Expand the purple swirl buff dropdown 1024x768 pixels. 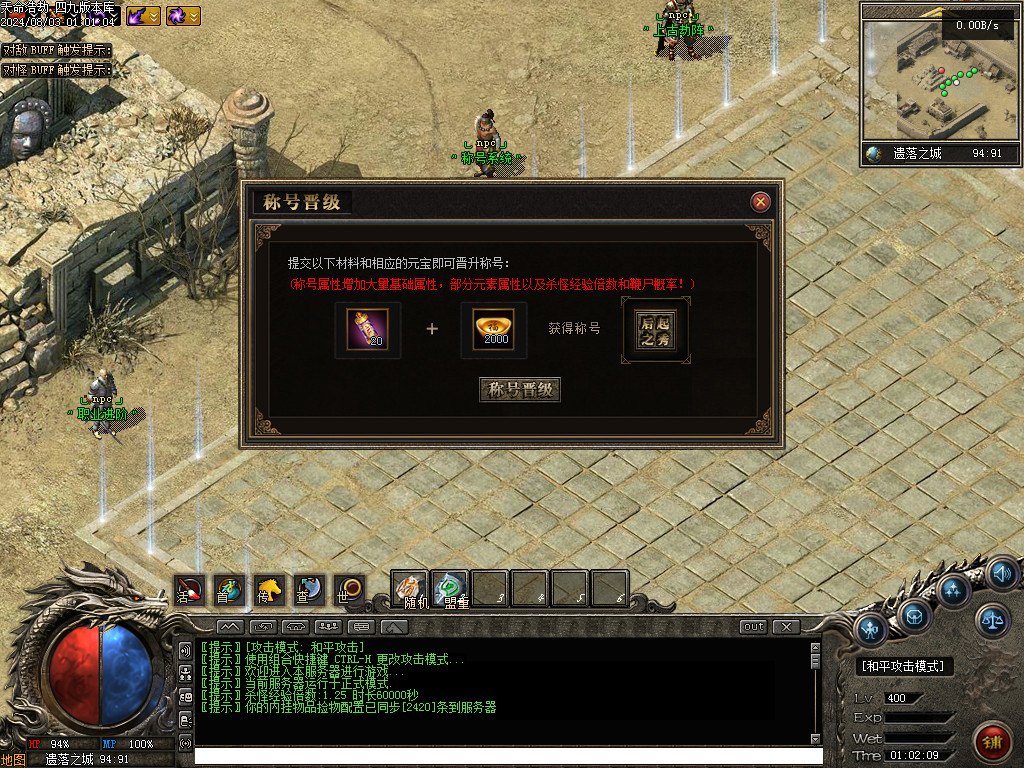(x=193, y=16)
